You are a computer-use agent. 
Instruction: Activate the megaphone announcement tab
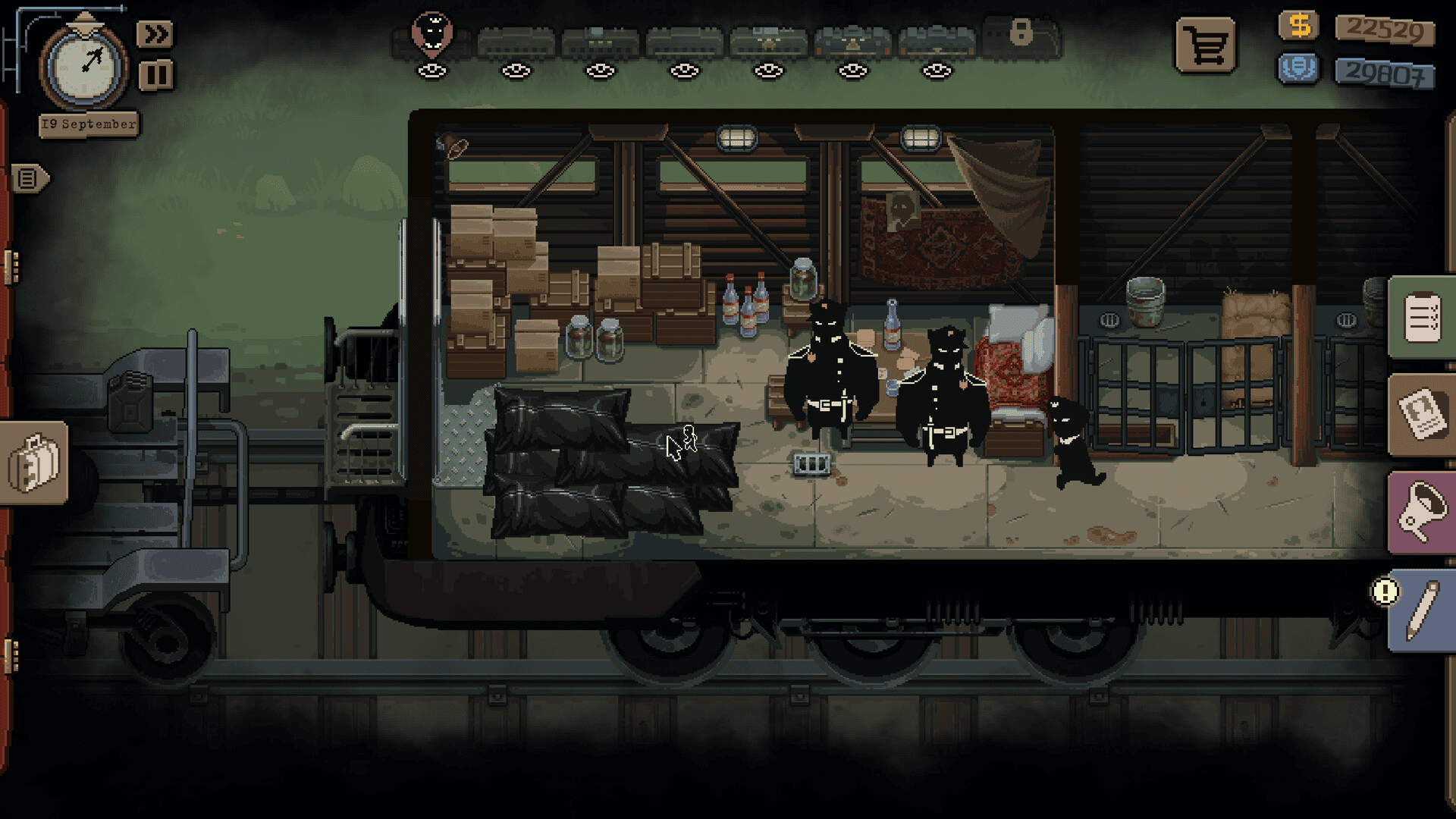(x=1422, y=513)
